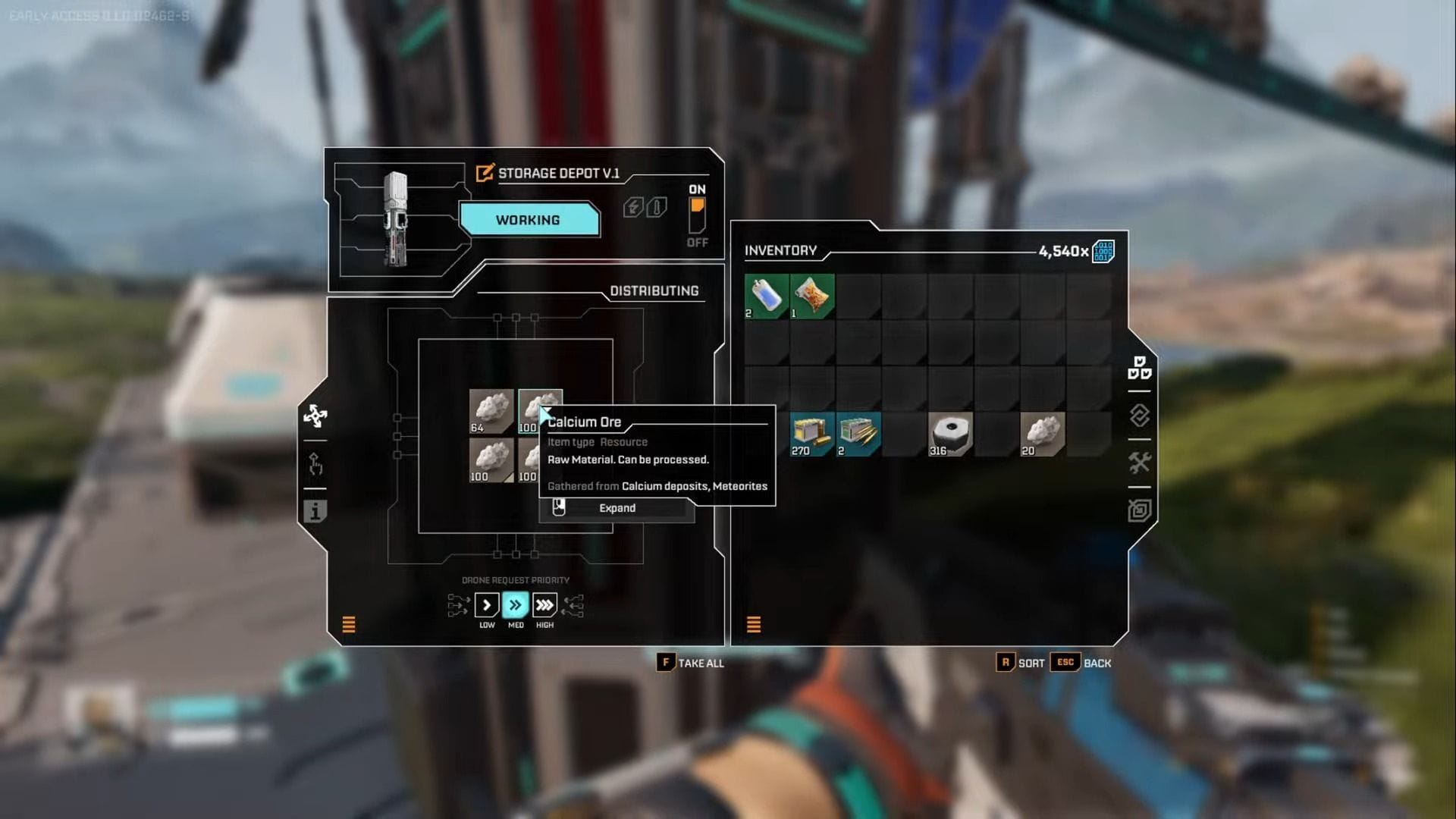Open the inventory panel hamburger menu
The height and width of the screenshot is (819, 1456).
(753, 625)
